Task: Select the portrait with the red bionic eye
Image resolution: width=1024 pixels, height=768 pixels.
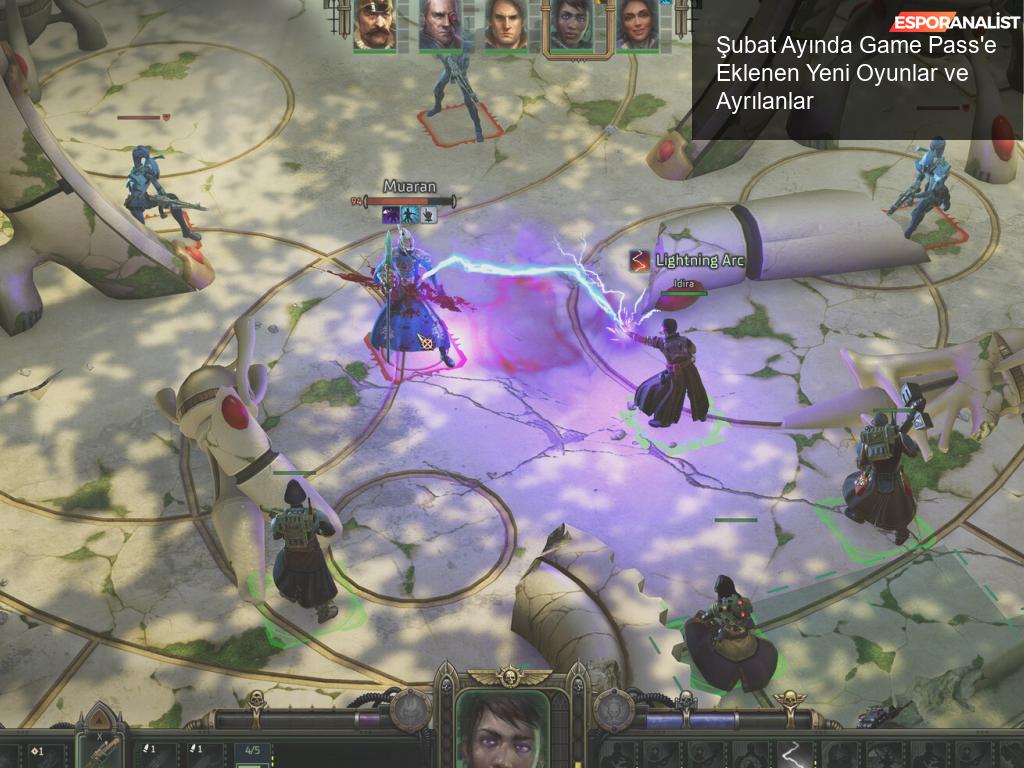Action: click(439, 24)
